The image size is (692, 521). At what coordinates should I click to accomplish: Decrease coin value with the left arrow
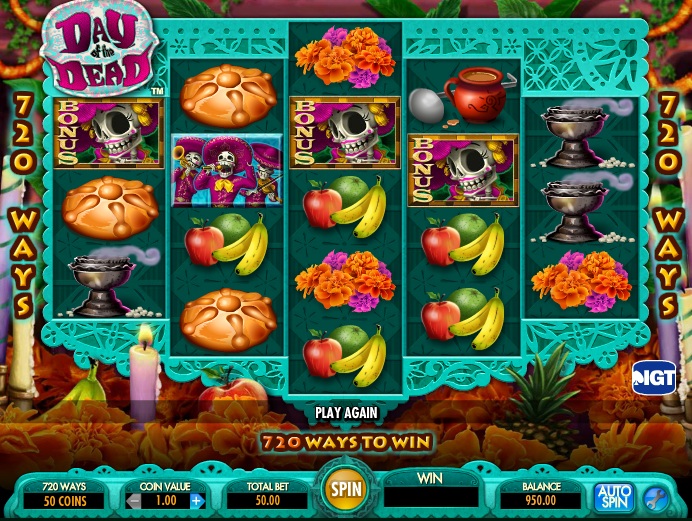pyautogui.click(x=134, y=500)
